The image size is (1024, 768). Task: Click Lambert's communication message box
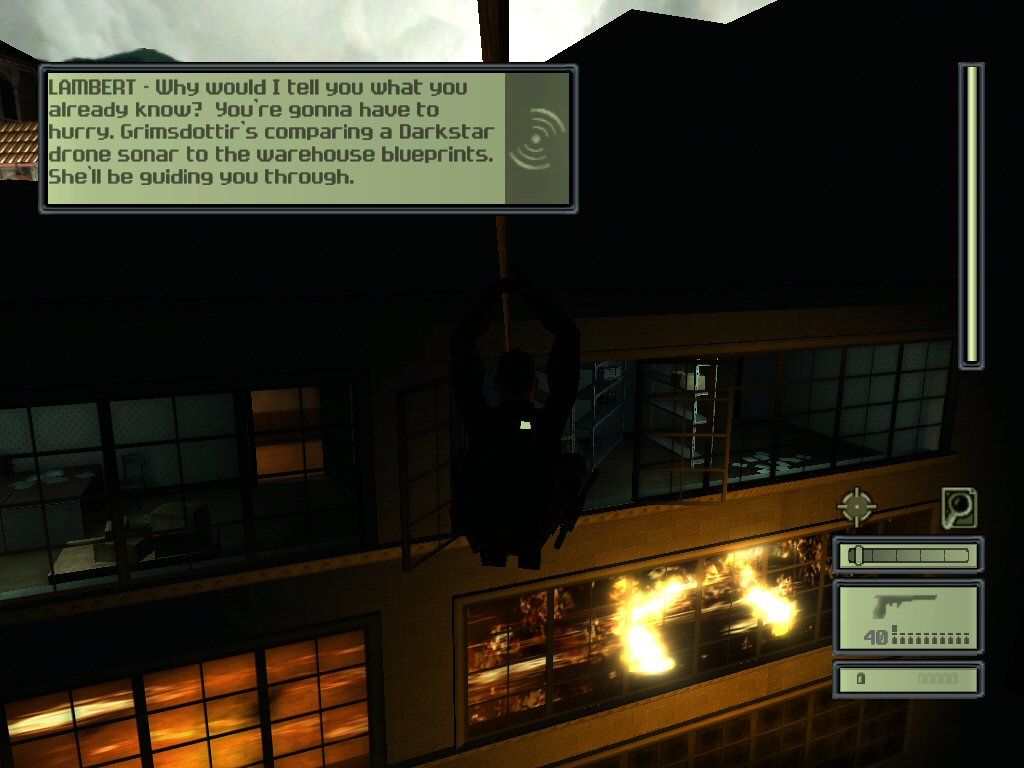pos(275,137)
